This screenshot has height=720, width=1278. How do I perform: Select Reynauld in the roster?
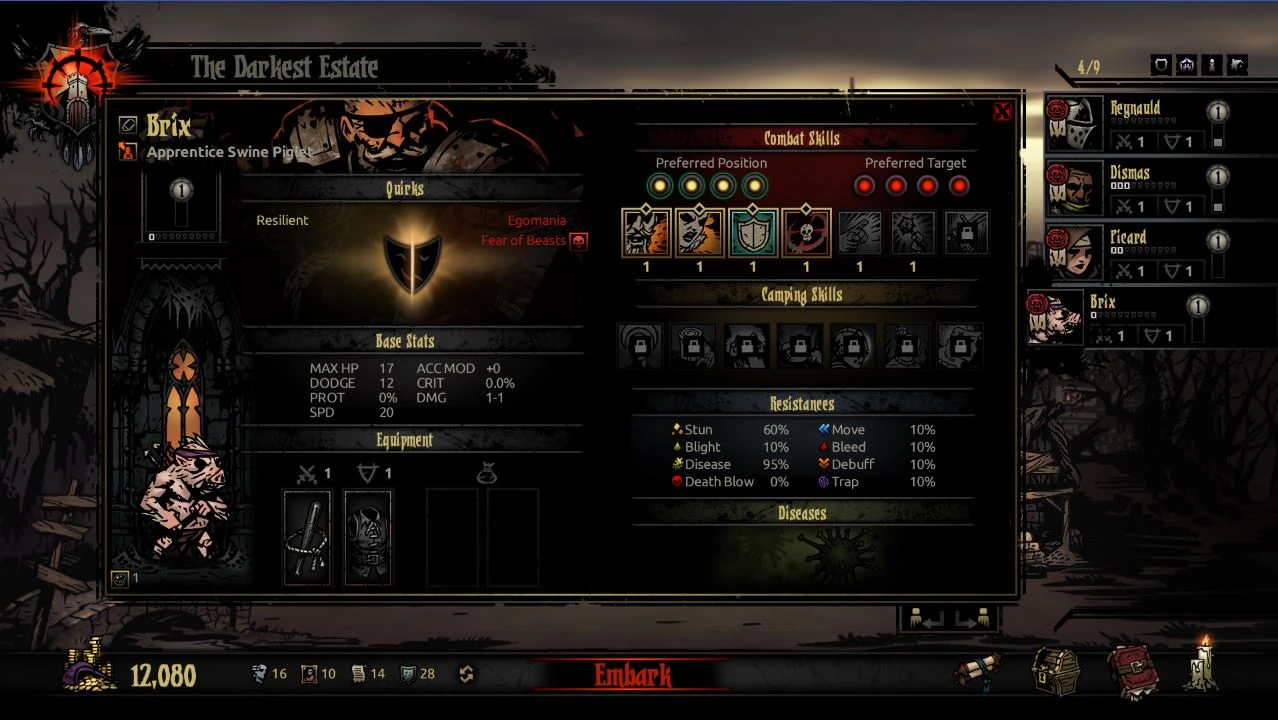click(1135, 123)
